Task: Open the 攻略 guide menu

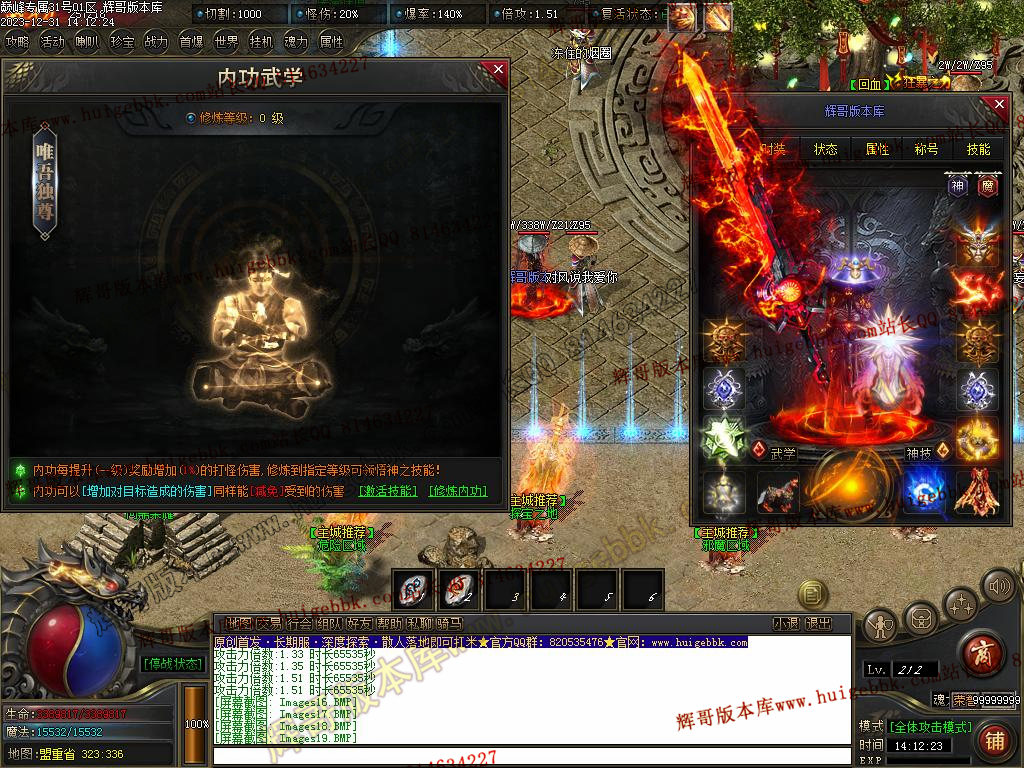Action: click(18, 42)
